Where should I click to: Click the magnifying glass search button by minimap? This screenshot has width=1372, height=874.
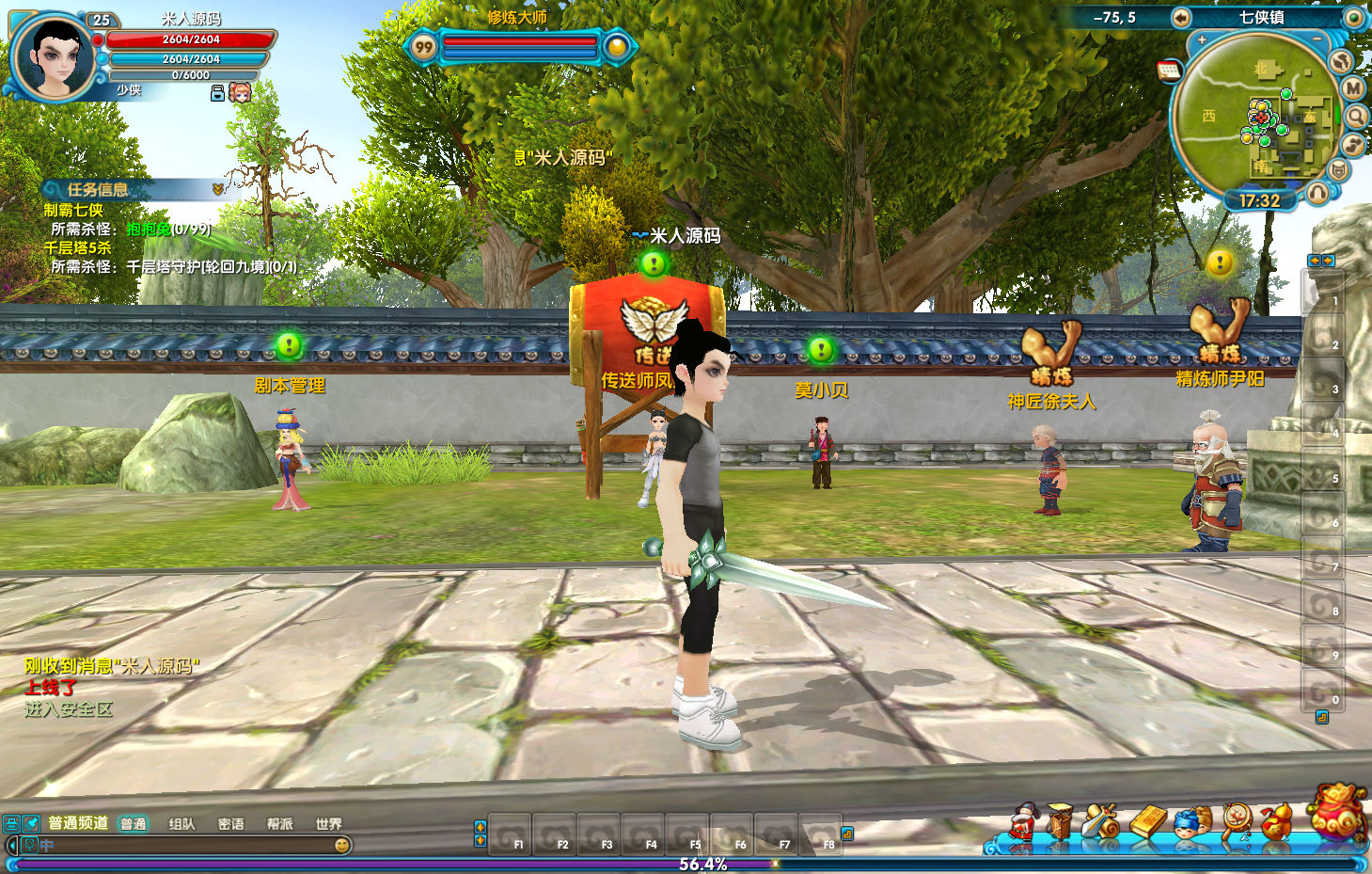coord(1356,116)
